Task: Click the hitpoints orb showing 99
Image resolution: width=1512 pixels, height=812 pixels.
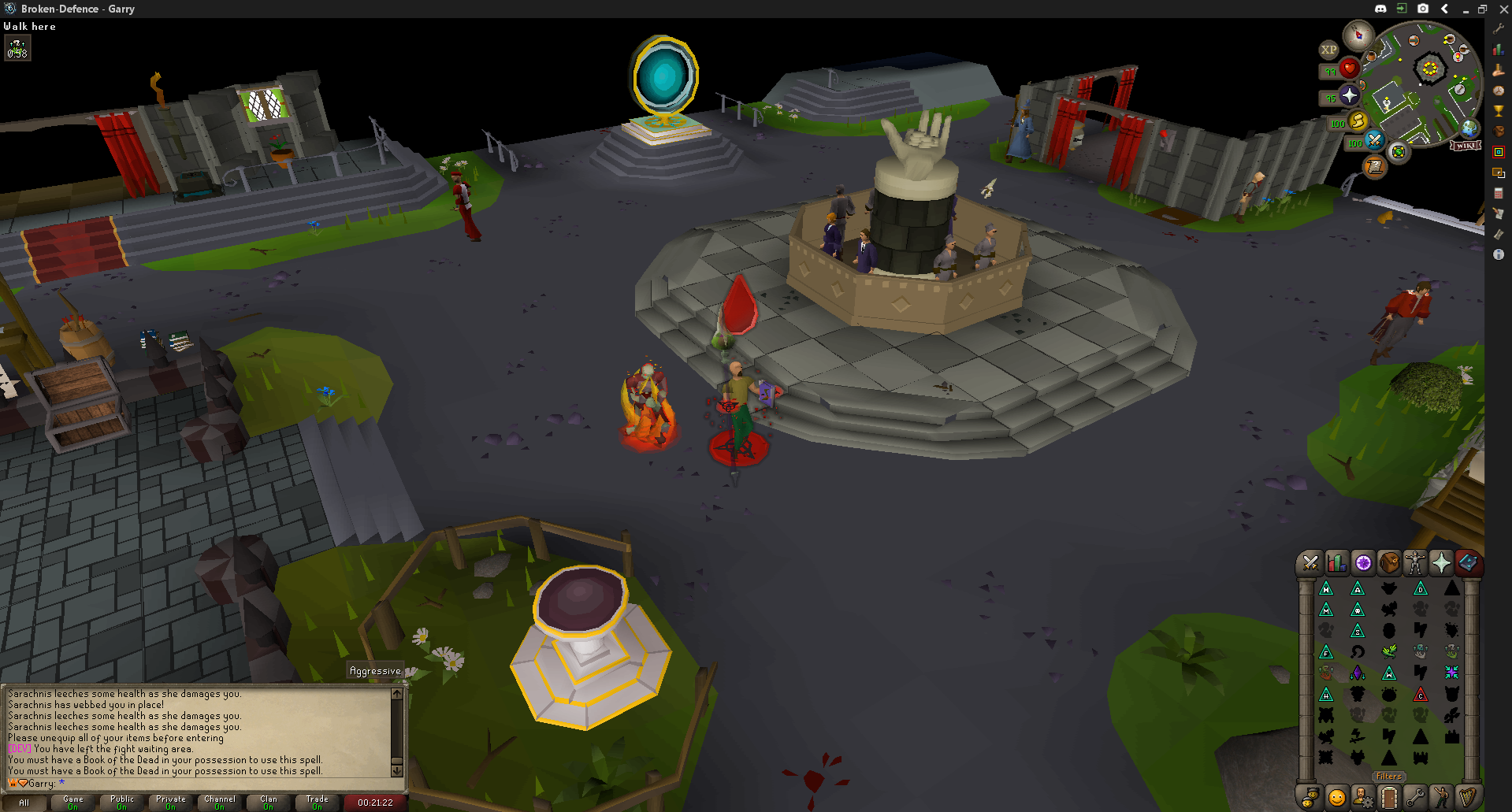Action: click(x=1349, y=69)
